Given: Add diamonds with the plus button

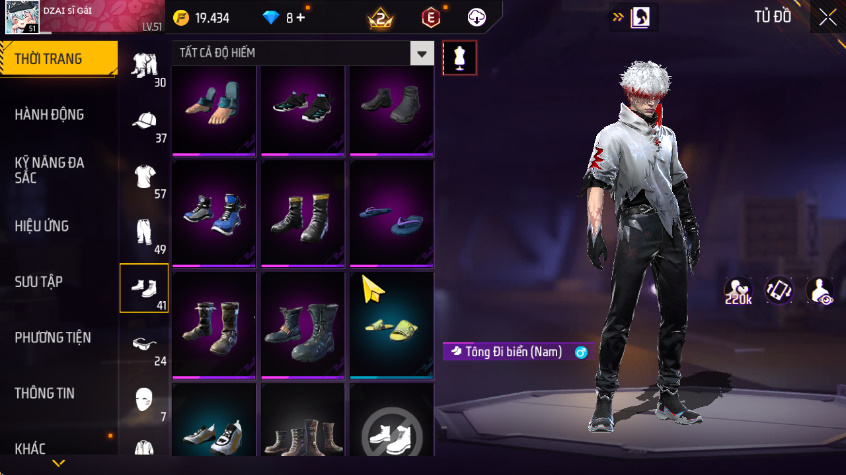Looking at the screenshot, I should tap(302, 18).
